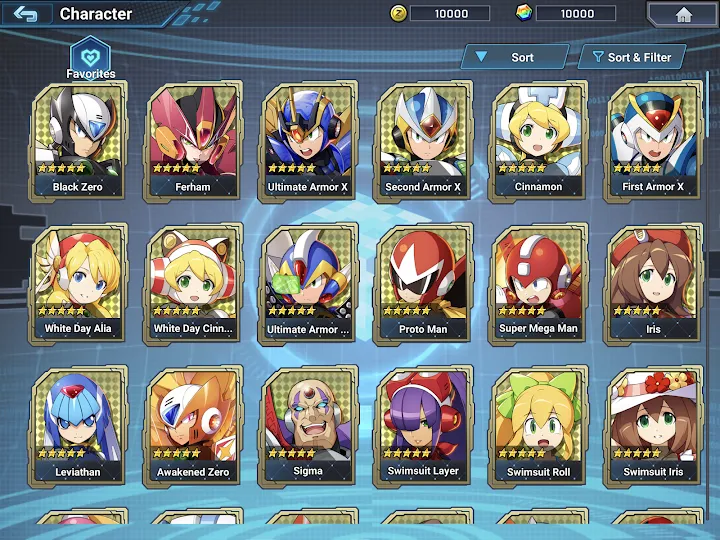Pick the Leviathan character card
Screen dimensions: 720x540
click(x=79, y=426)
